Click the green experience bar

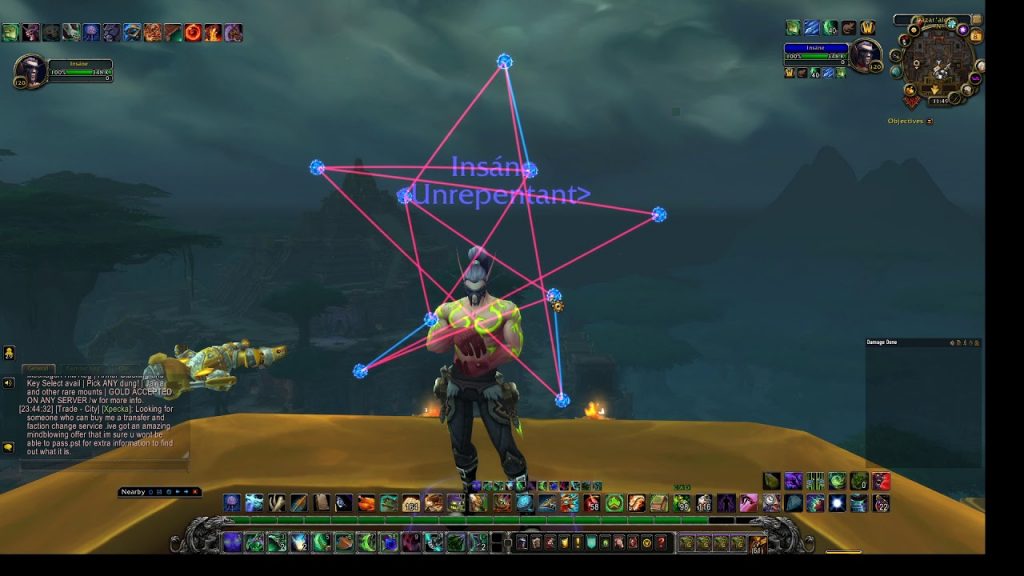pos(500,520)
